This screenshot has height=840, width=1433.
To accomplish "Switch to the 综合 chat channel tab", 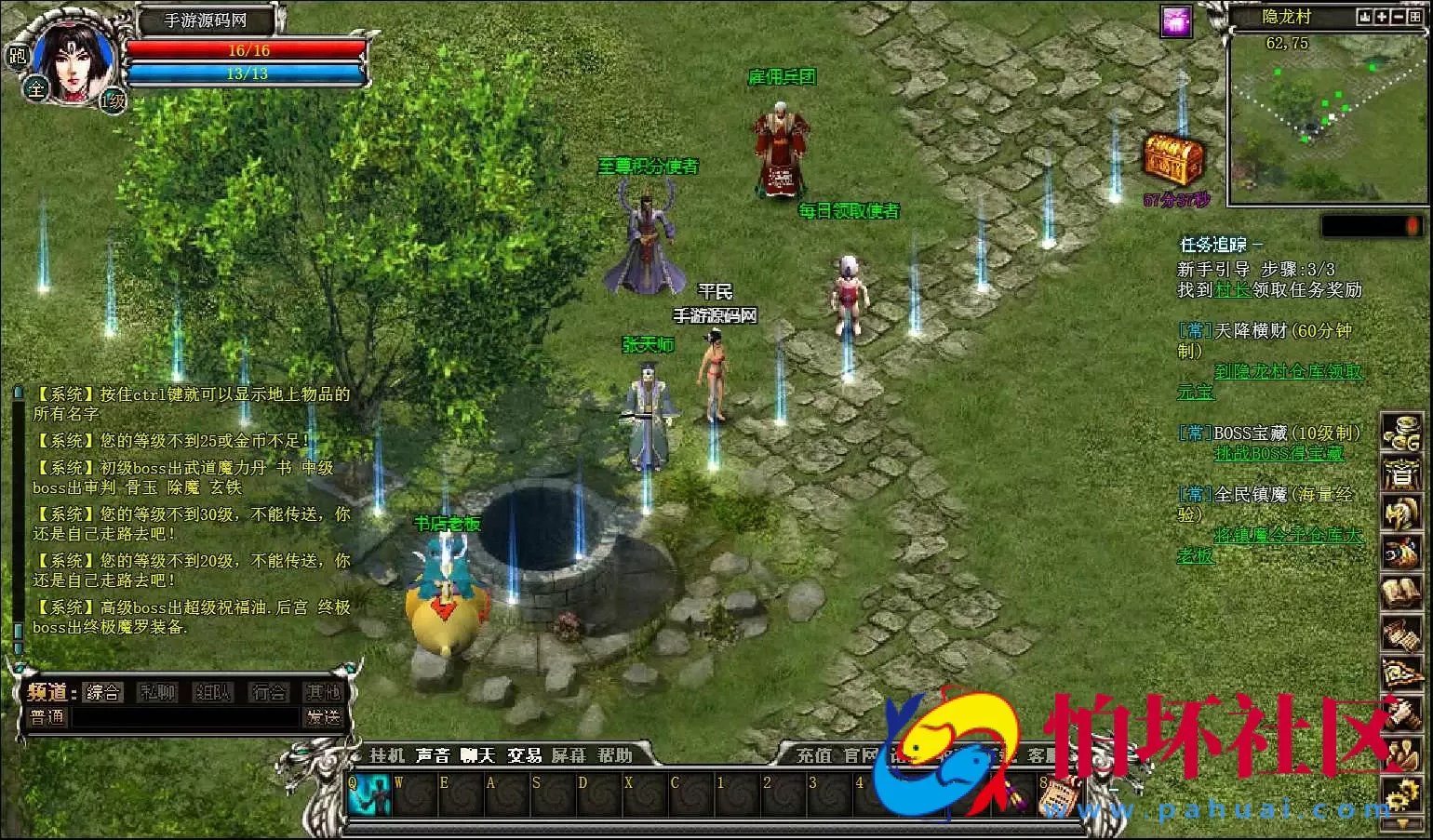I will [102, 692].
